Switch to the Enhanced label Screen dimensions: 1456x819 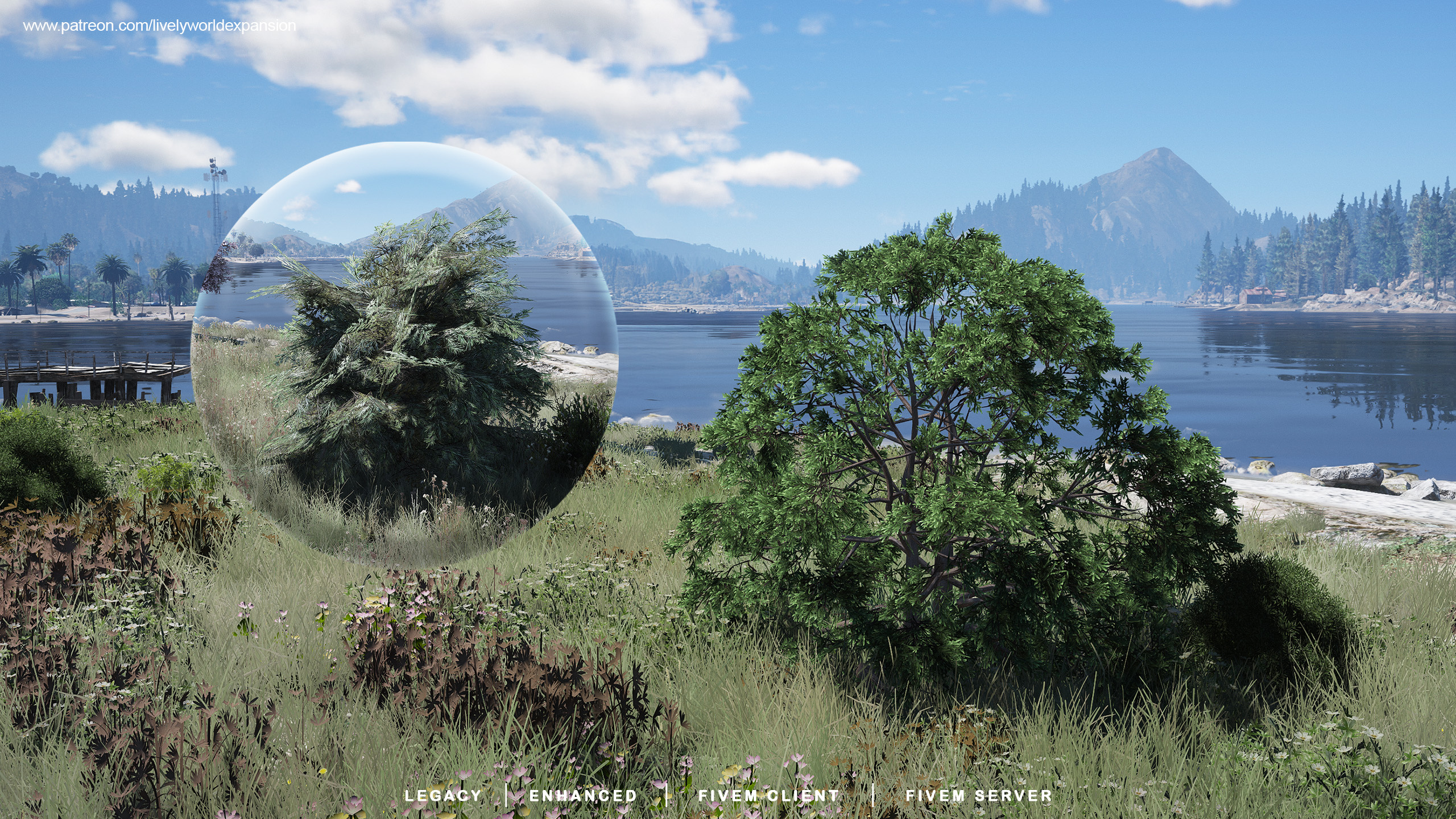pyautogui.click(x=583, y=796)
